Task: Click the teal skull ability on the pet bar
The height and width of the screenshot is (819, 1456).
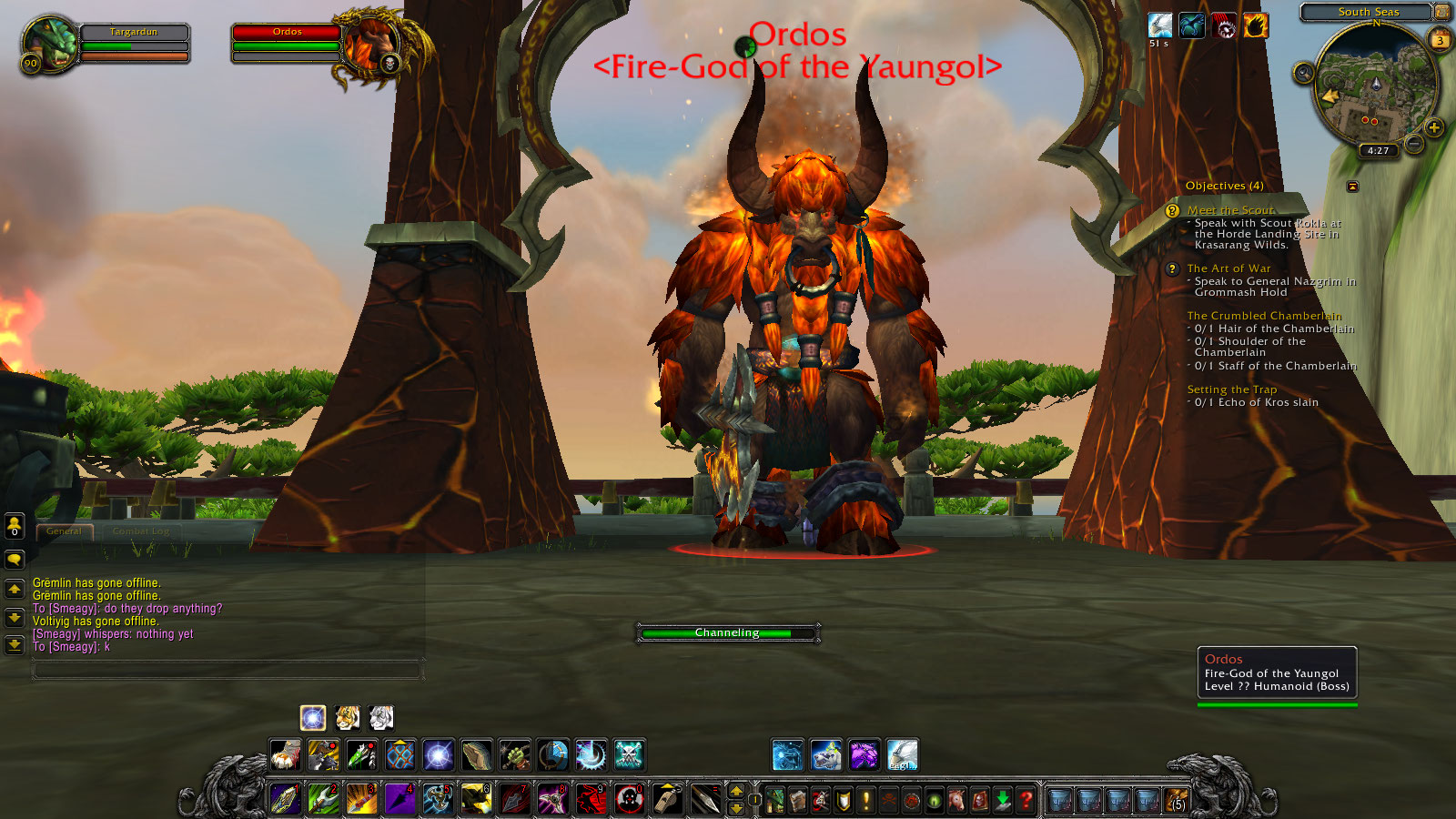Action: (x=628, y=756)
